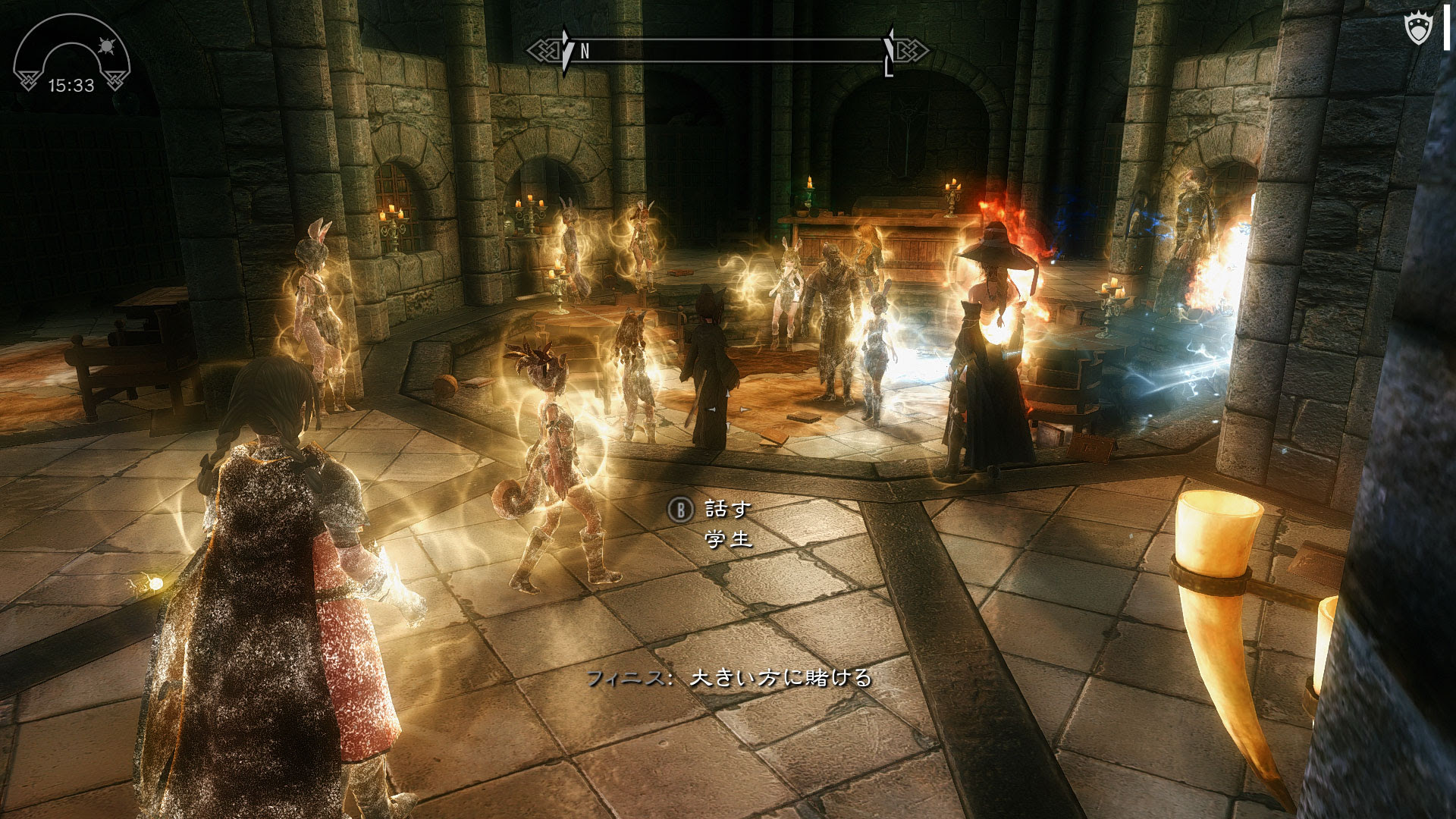Click the compass bar at the top

pyautogui.click(x=728, y=51)
